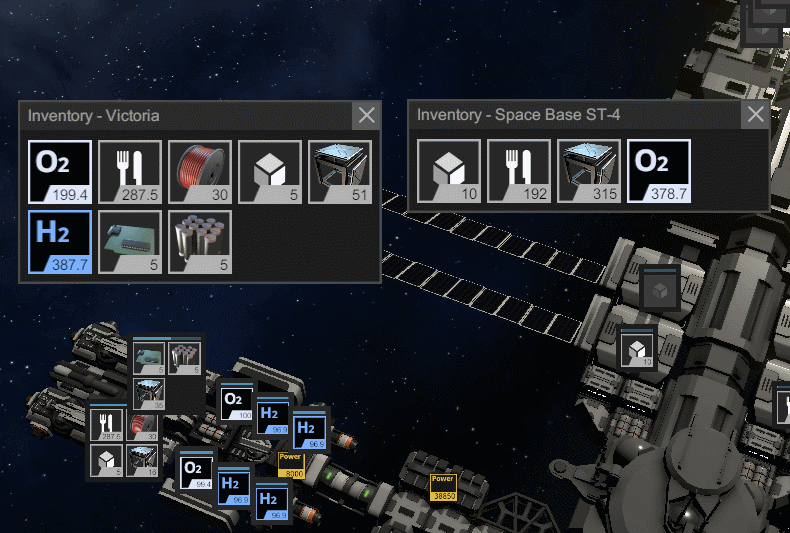Close the Victoria inventory window

pyautogui.click(x=367, y=115)
